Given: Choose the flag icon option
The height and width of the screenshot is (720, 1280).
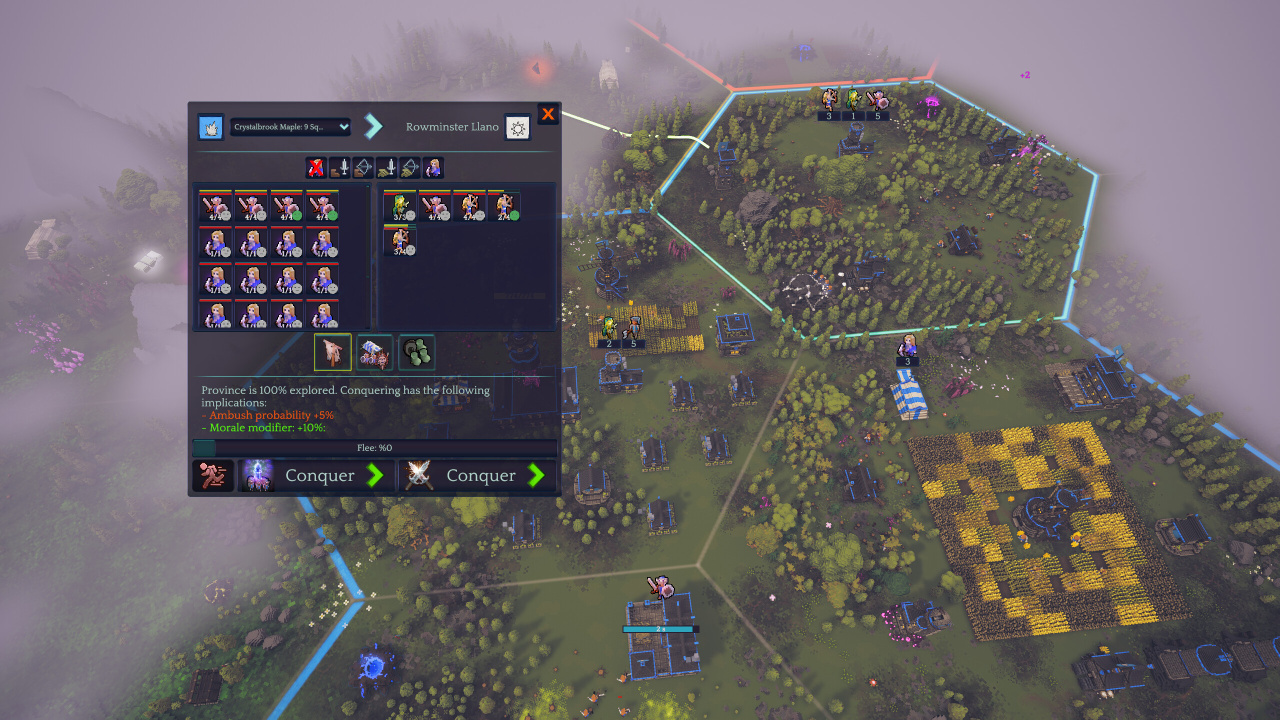Looking at the screenshot, I should 332,352.
